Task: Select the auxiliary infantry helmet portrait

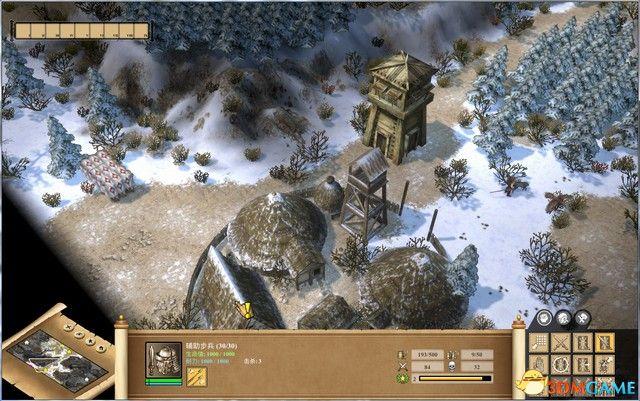Action: 163,357
